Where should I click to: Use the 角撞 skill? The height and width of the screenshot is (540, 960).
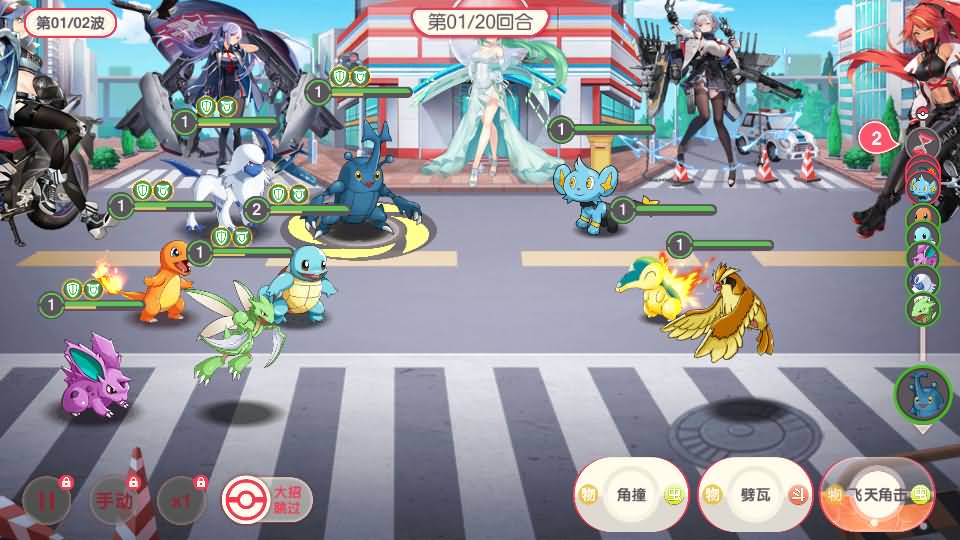click(631, 494)
